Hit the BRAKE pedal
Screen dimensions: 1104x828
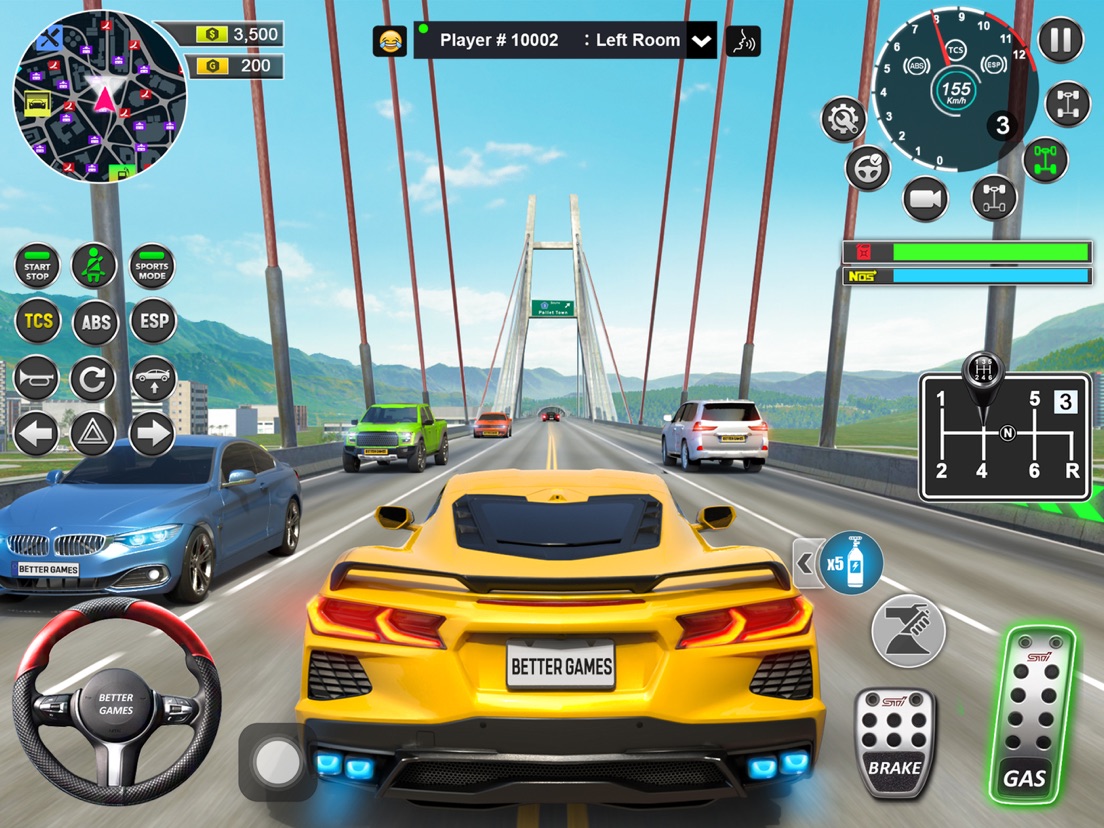point(894,742)
